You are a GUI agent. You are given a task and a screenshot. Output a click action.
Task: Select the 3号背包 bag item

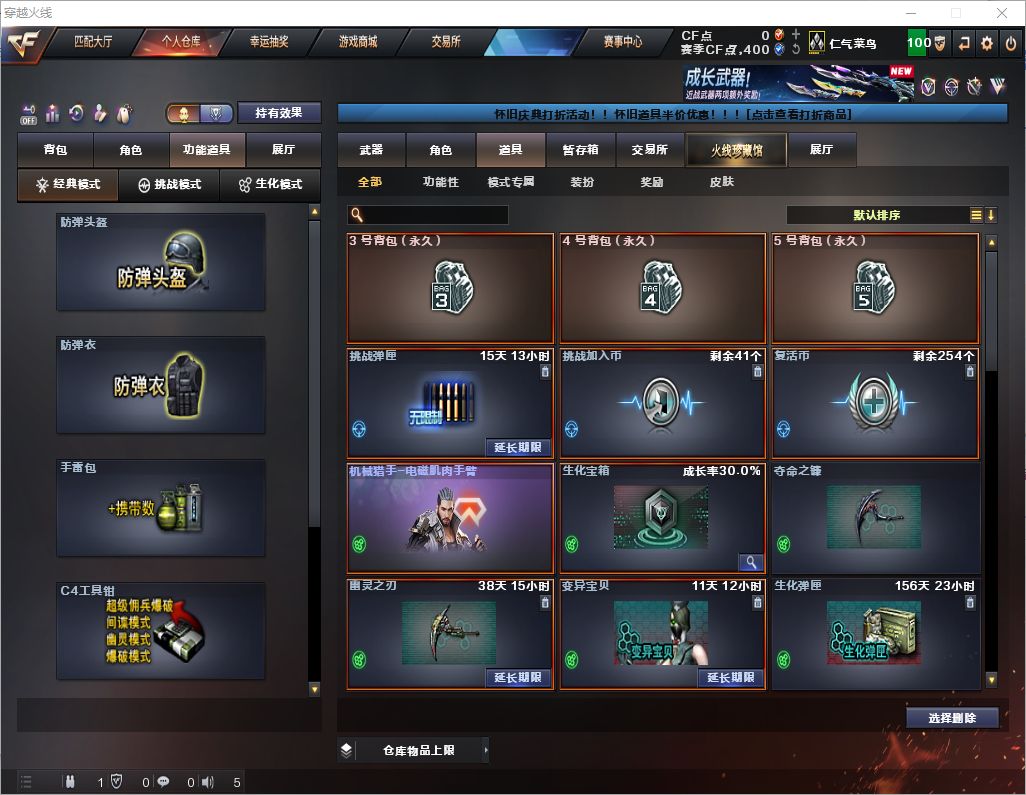tap(450, 288)
